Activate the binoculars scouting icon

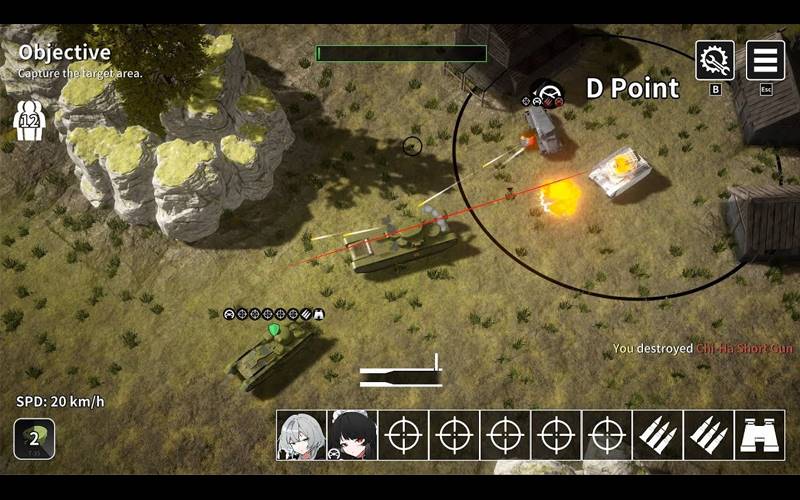click(x=760, y=435)
